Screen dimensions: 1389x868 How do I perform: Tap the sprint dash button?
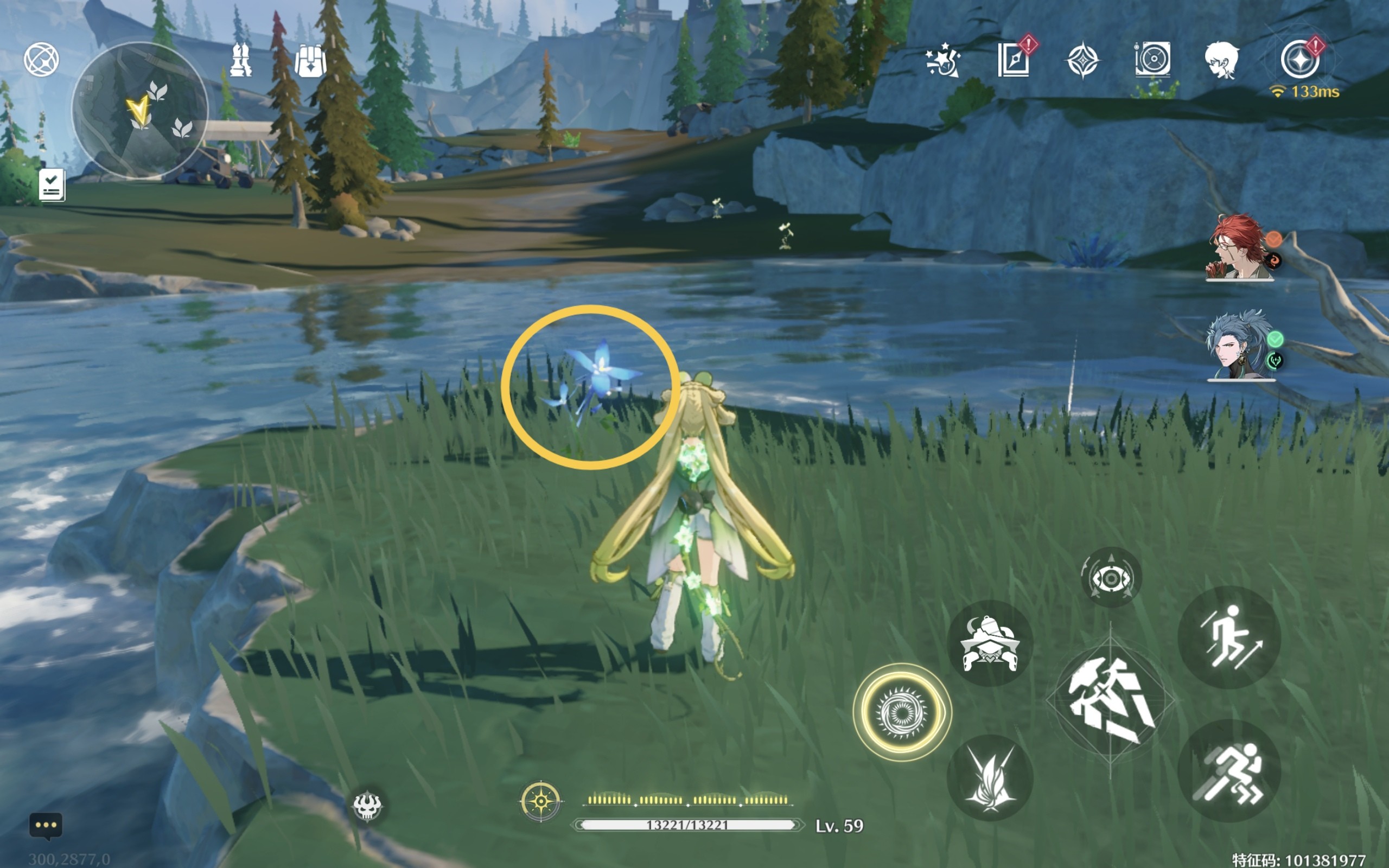[x=1229, y=772]
